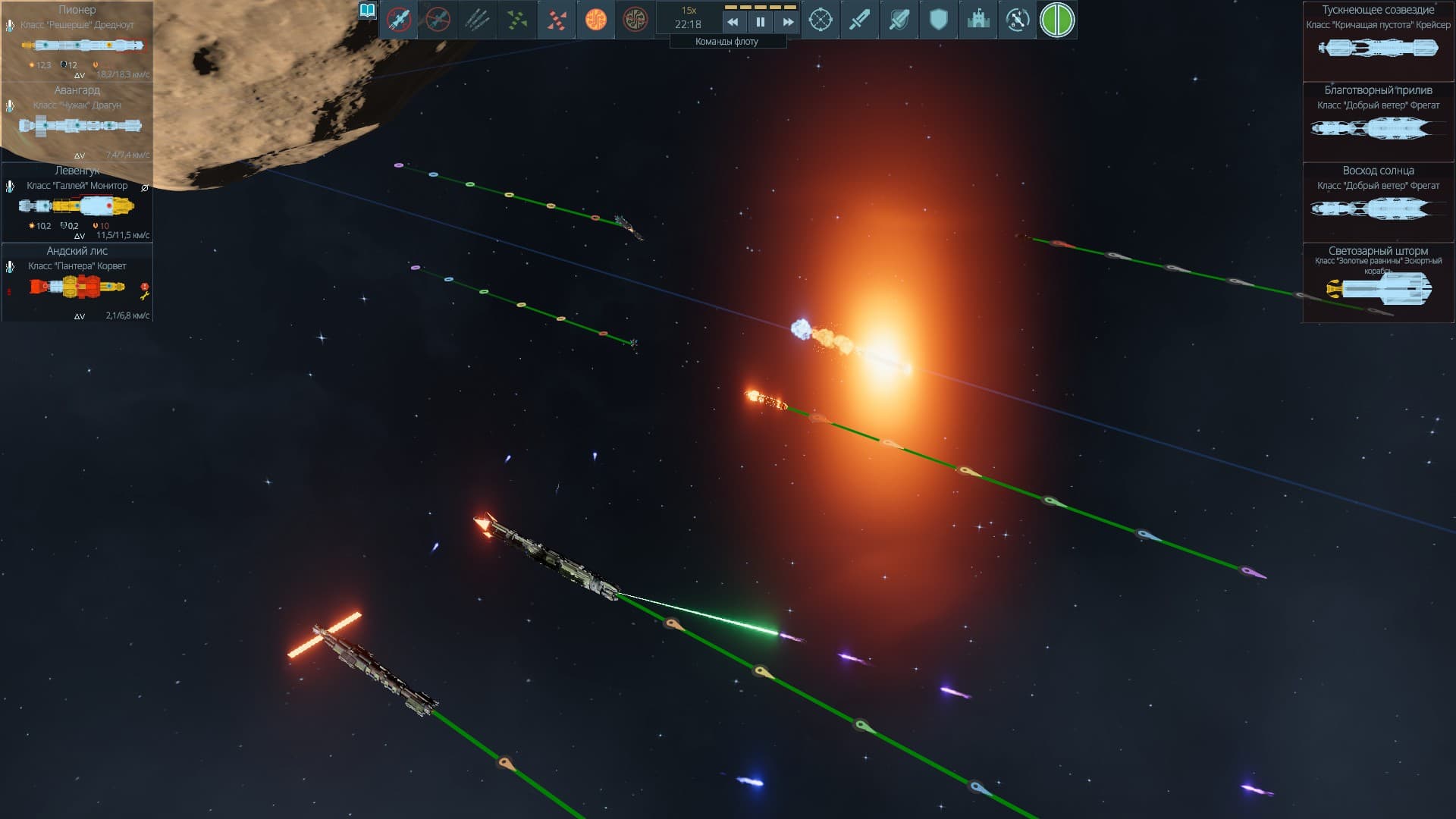Open the Команды флоту label
The image size is (1456, 819).
coord(726,42)
